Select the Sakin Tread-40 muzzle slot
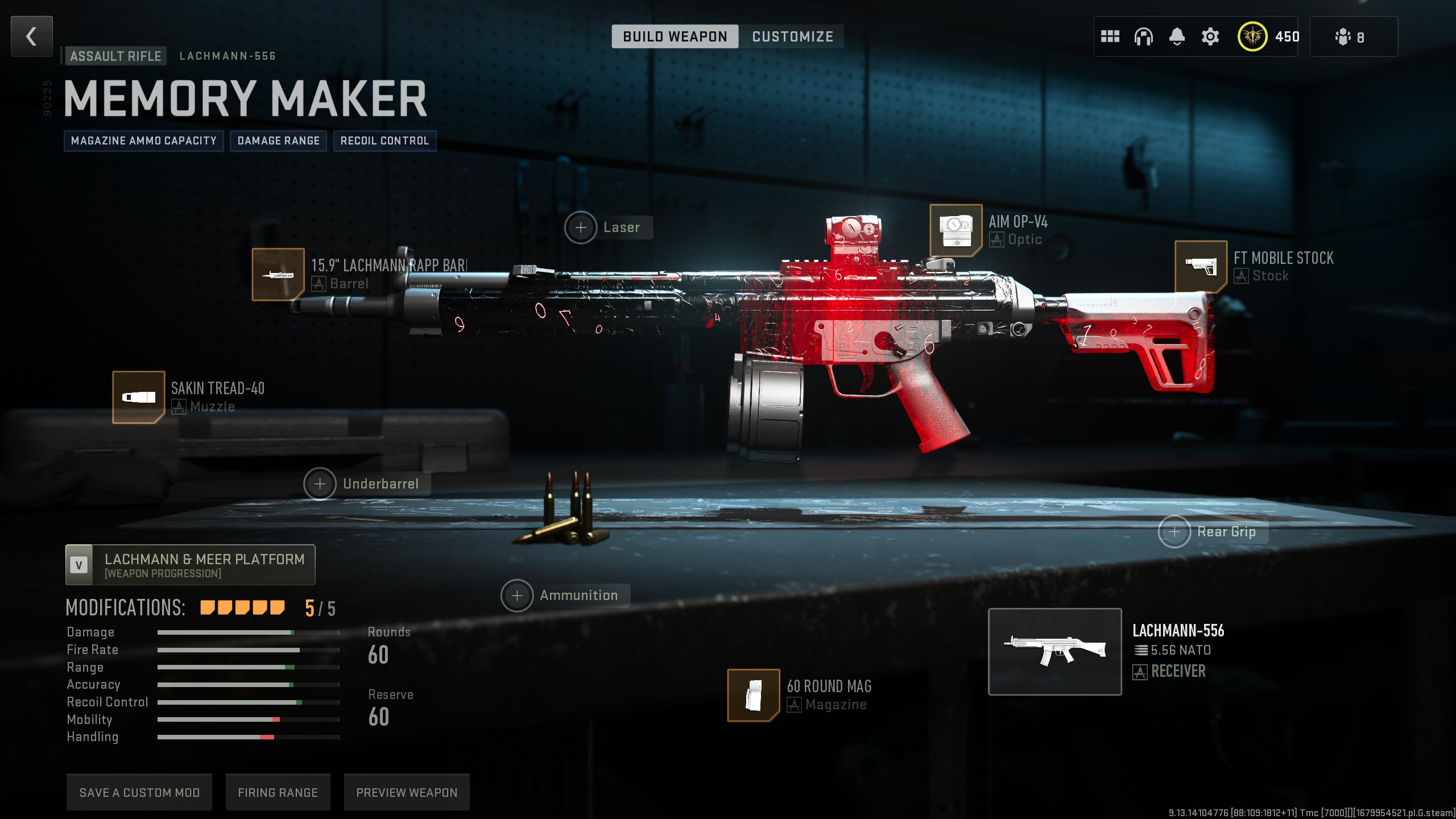 tap(138, 397)
